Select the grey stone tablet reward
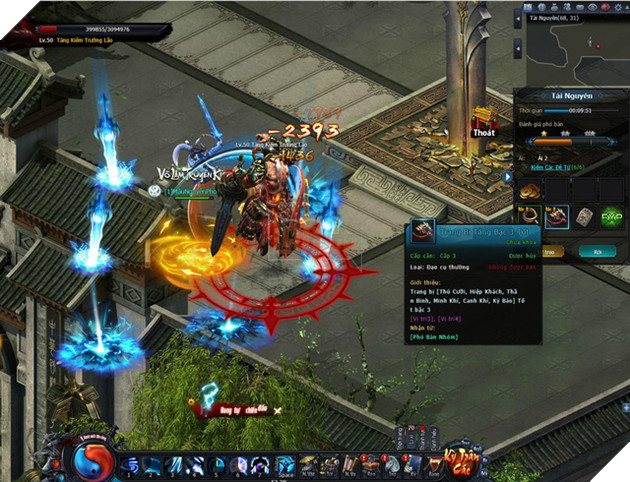 [584, 215]
